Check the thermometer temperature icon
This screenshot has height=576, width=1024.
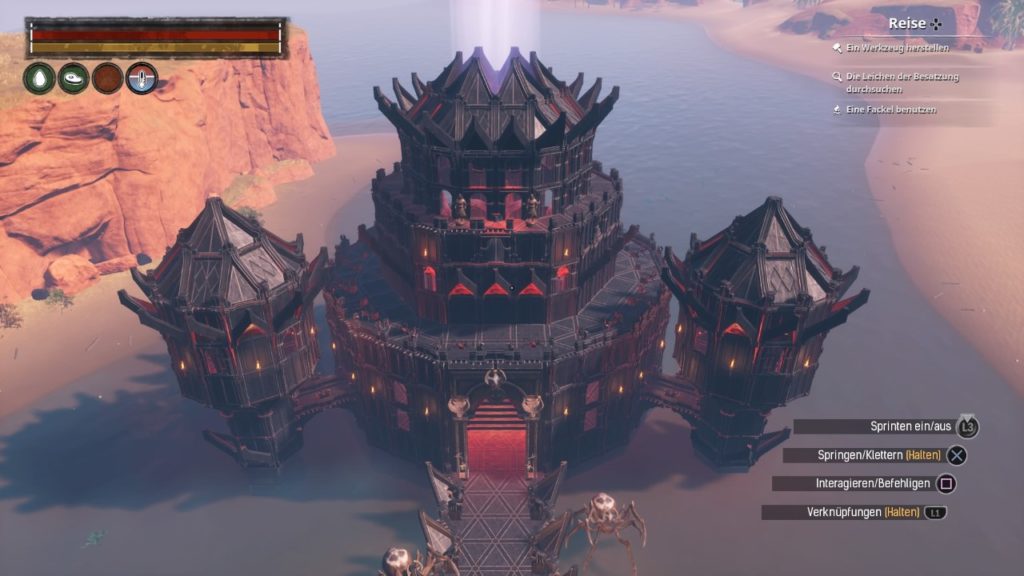tap(142, 78)
